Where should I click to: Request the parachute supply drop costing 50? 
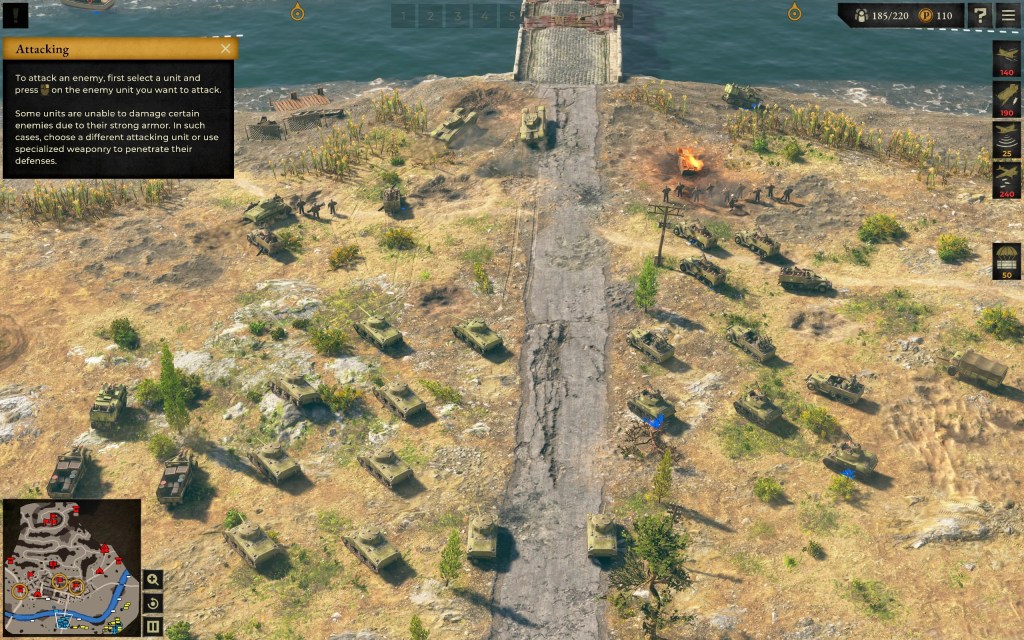click(x=1006, y=259)
